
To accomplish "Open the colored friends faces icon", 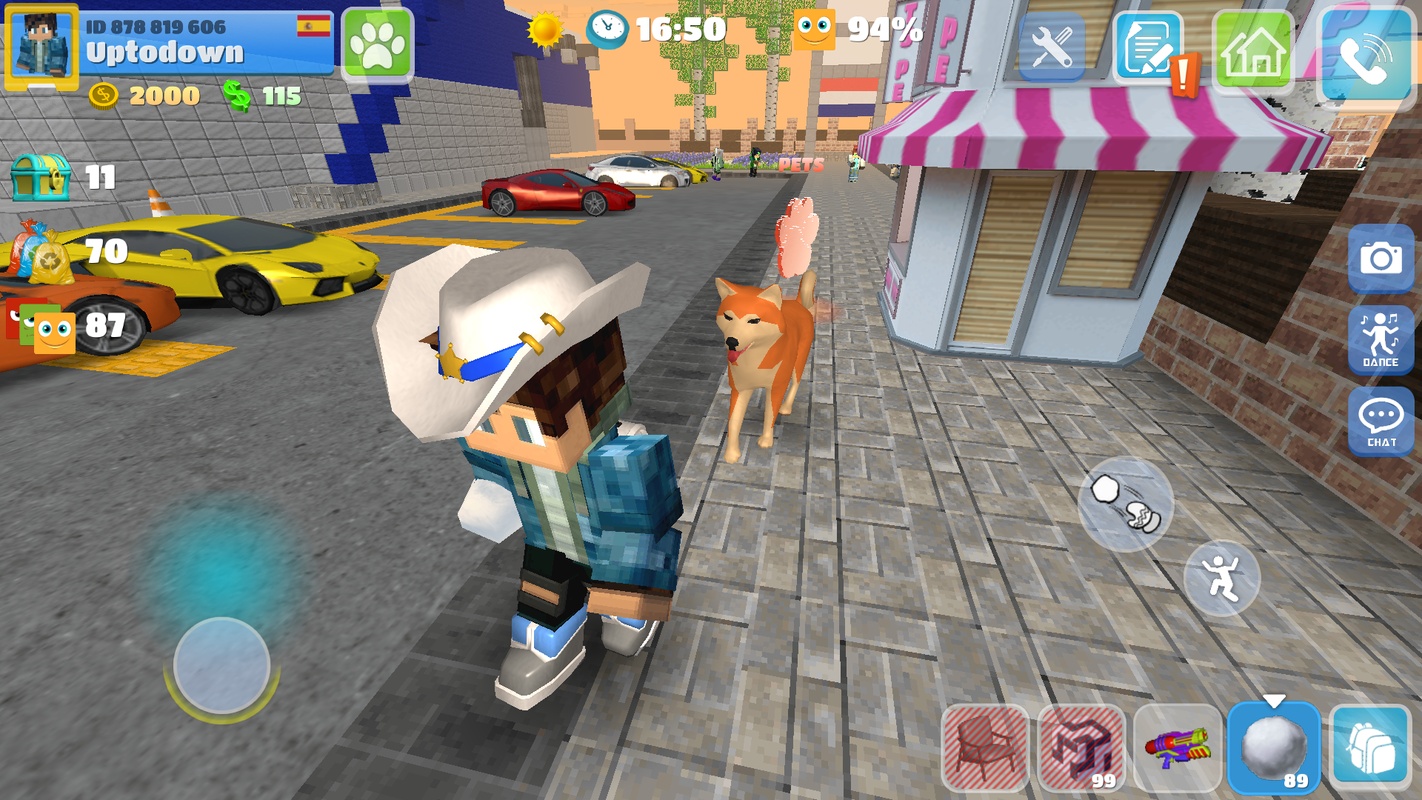I will (x=41, y=327).
